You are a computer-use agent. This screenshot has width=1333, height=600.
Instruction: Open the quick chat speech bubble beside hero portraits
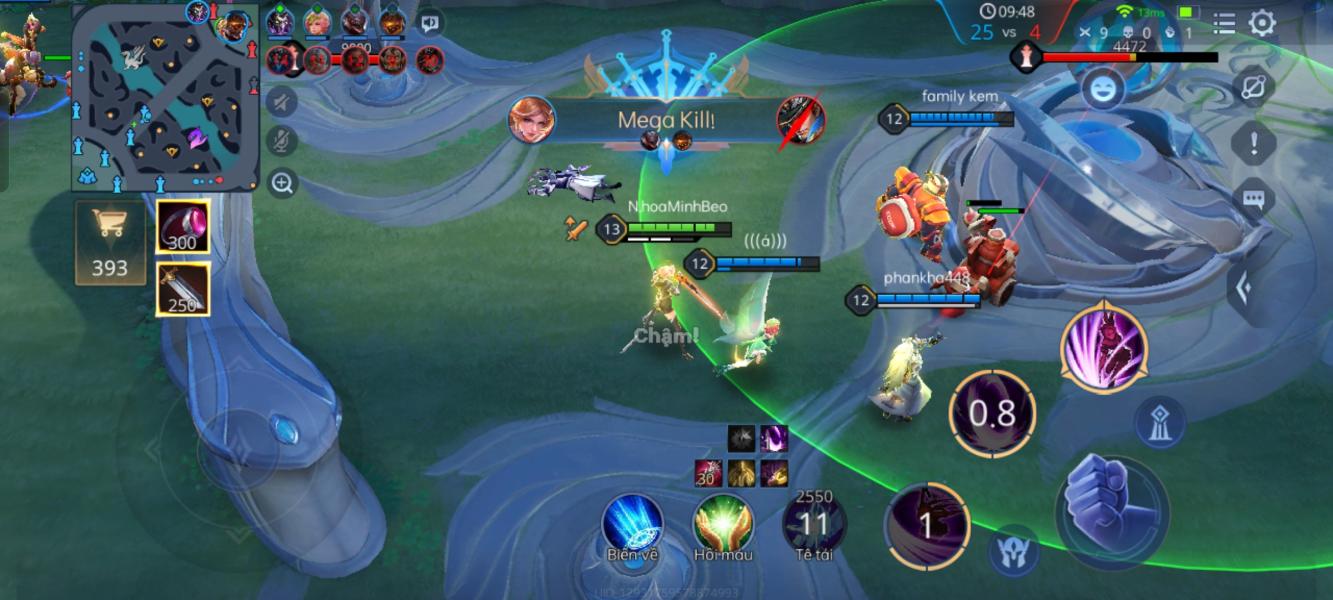pyautogui.click(x=431, y=21)
